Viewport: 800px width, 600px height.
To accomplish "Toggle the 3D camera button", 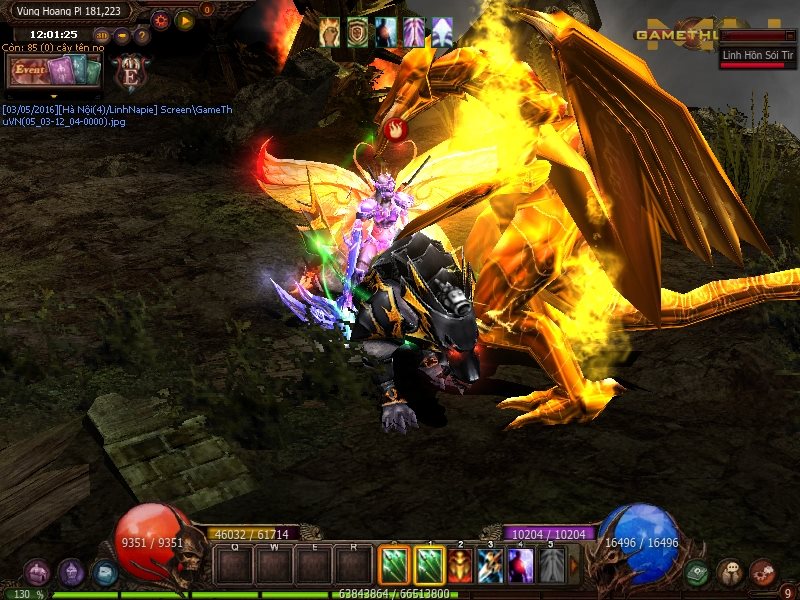I will (101, 36).
